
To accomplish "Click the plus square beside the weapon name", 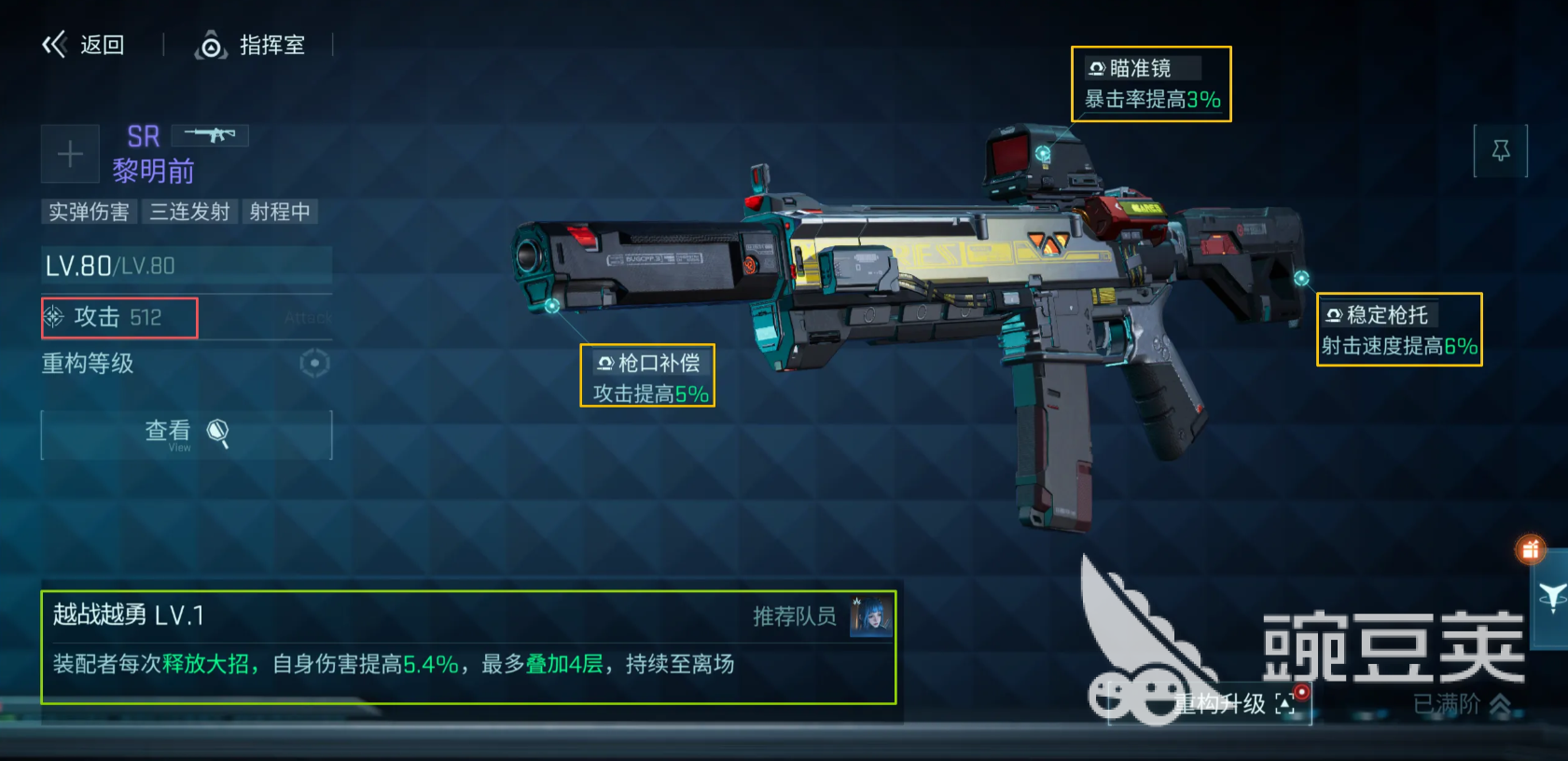I will 69,153.
